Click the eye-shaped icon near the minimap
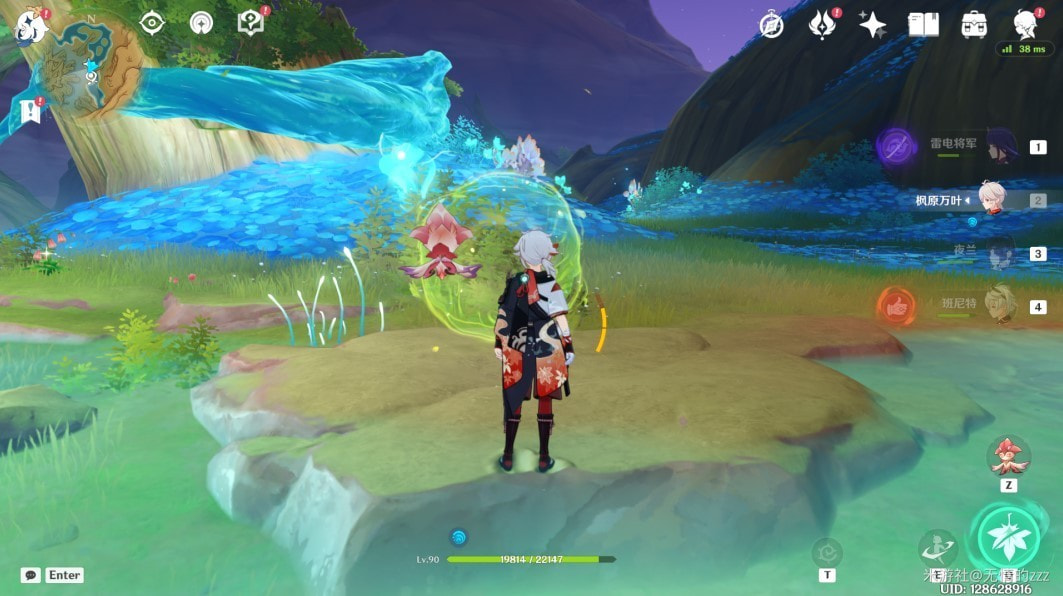This screenshot has width=1063, height=596. [x=152, y=23]
